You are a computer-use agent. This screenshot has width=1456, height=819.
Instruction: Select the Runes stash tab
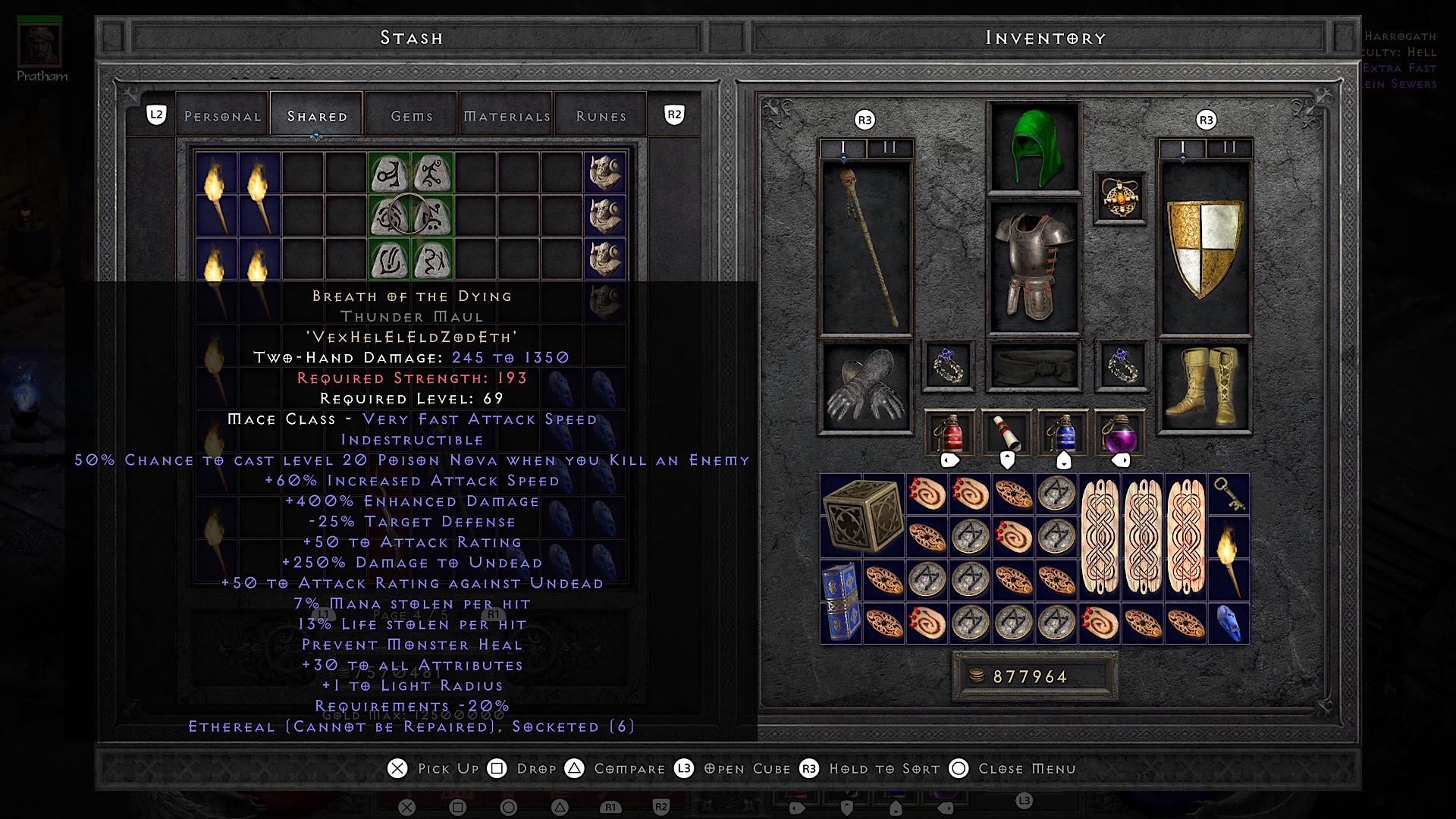pos(601,116)
